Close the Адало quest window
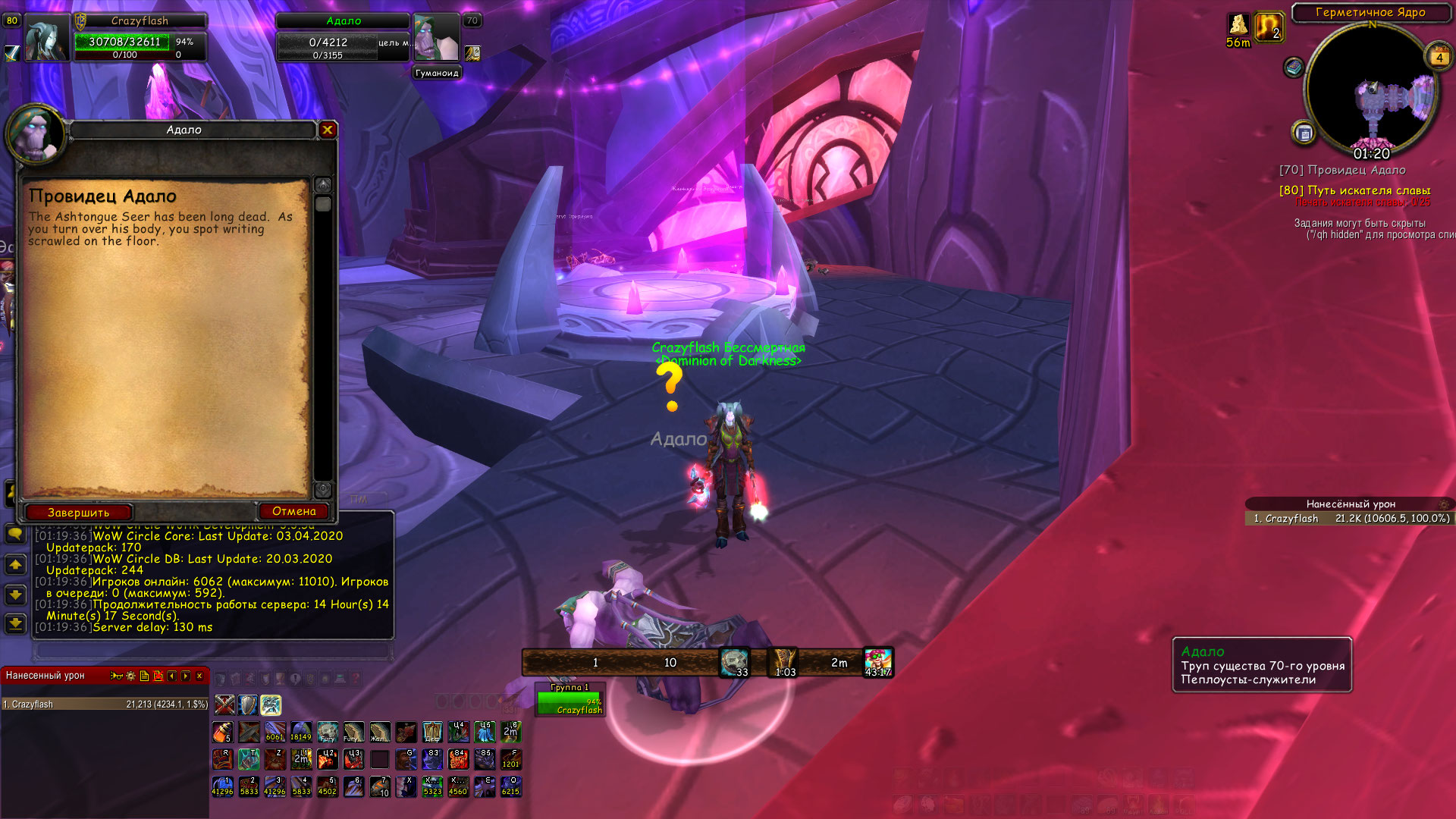1456x819 pixels. tap(328, 130)
